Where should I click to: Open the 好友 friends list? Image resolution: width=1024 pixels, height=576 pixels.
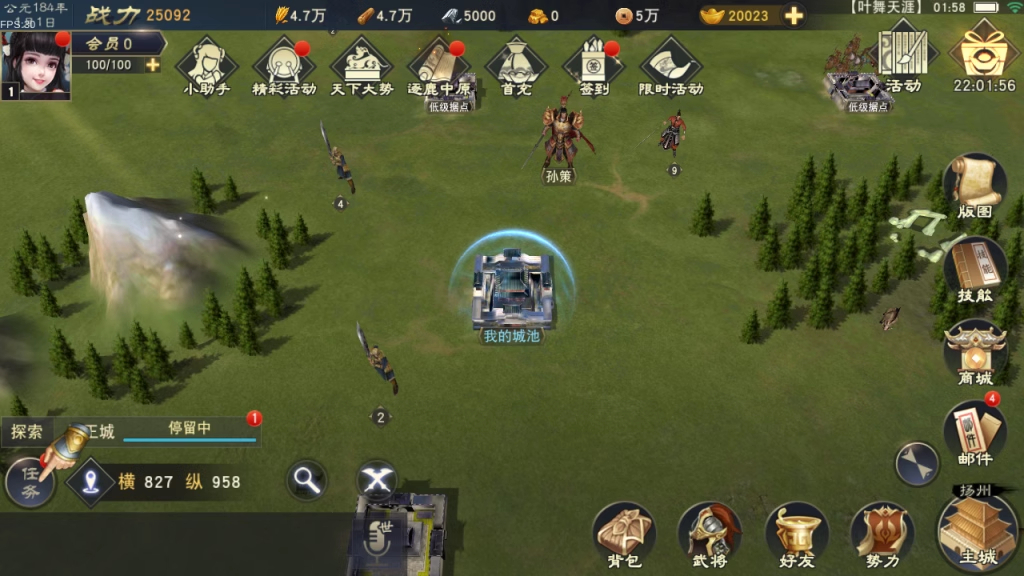[x=796, y=534]
